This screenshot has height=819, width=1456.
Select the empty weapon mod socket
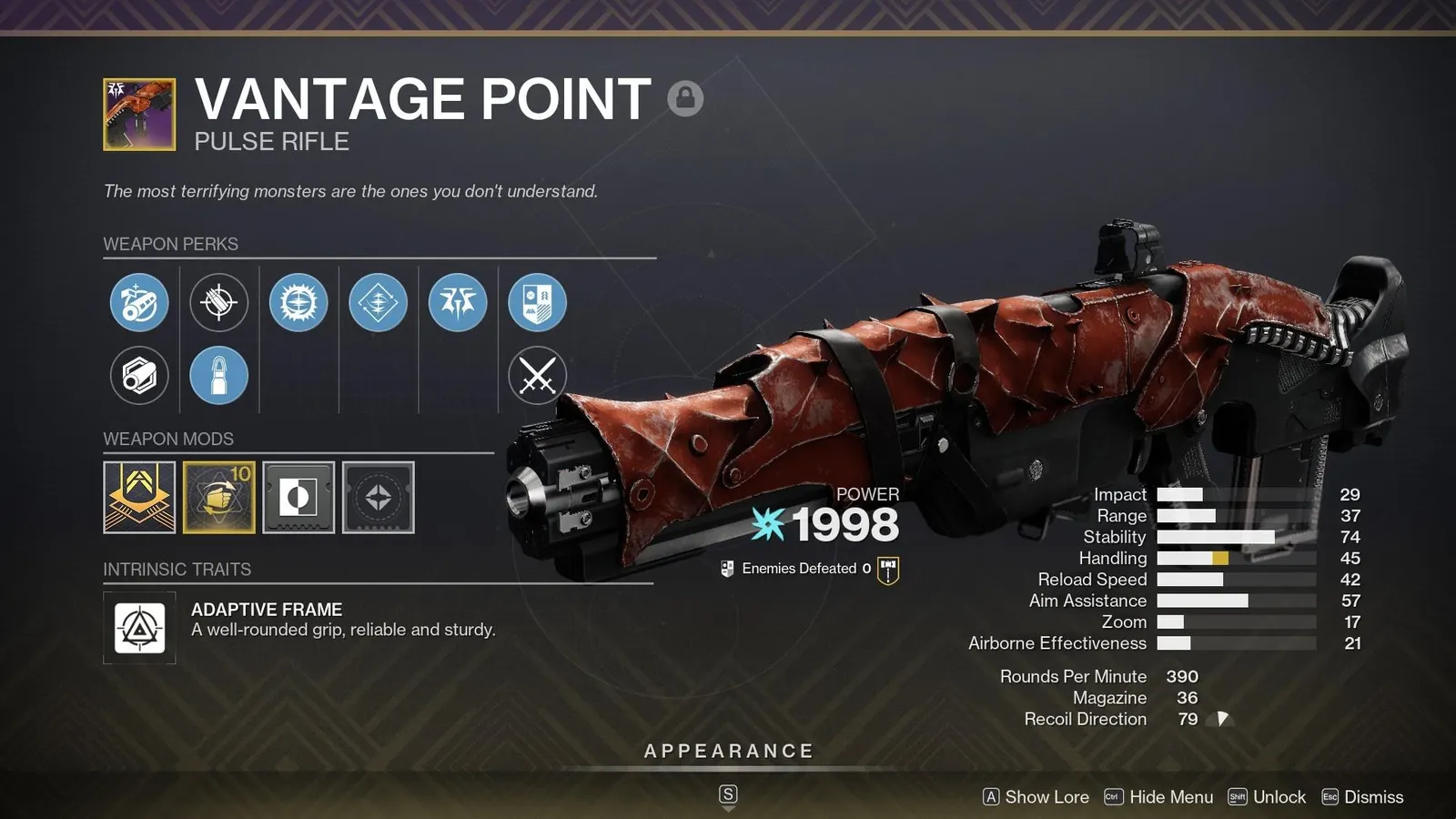[378, 498]
